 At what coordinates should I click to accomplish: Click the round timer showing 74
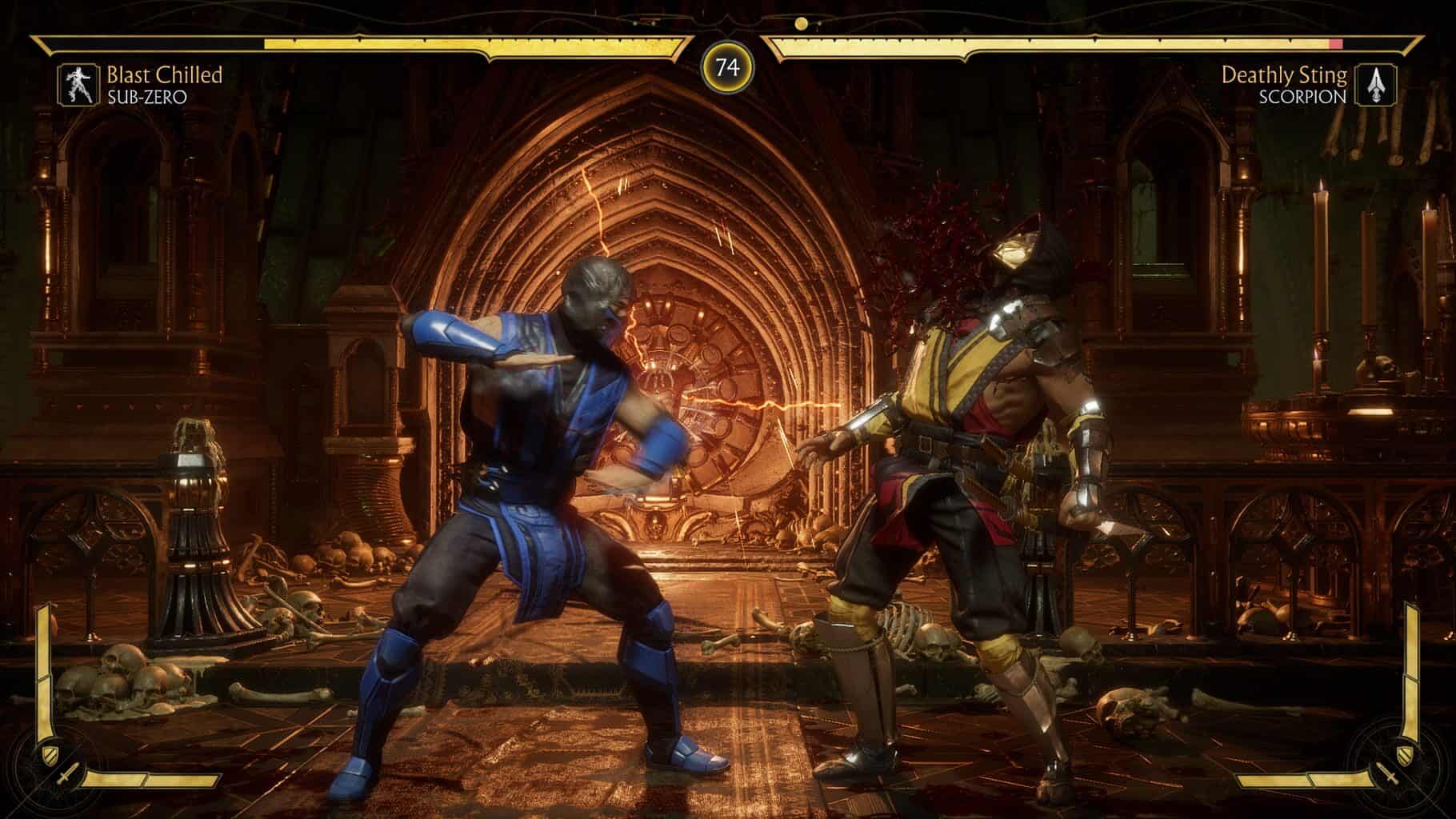728,68
